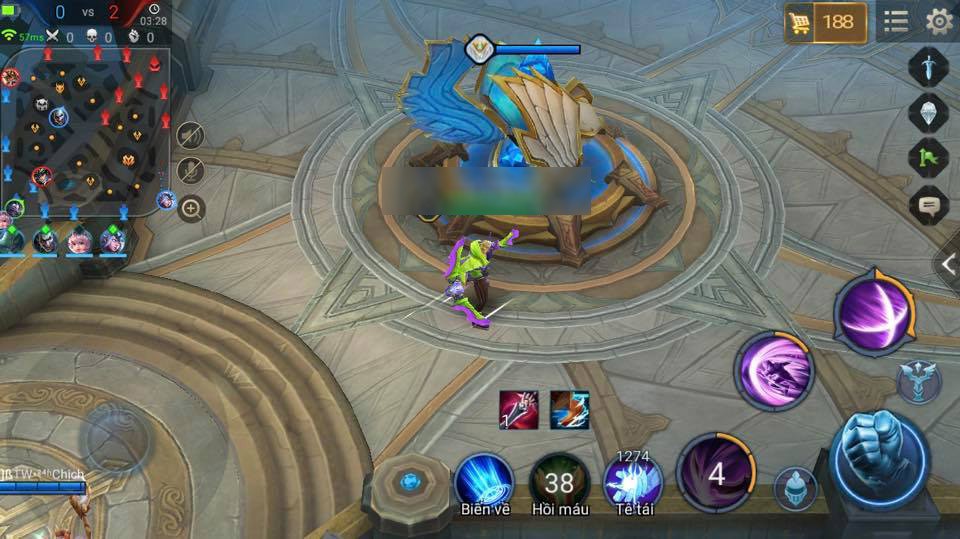
Task: Open the shop with the cart button
Action: click(x=826, y=22)
